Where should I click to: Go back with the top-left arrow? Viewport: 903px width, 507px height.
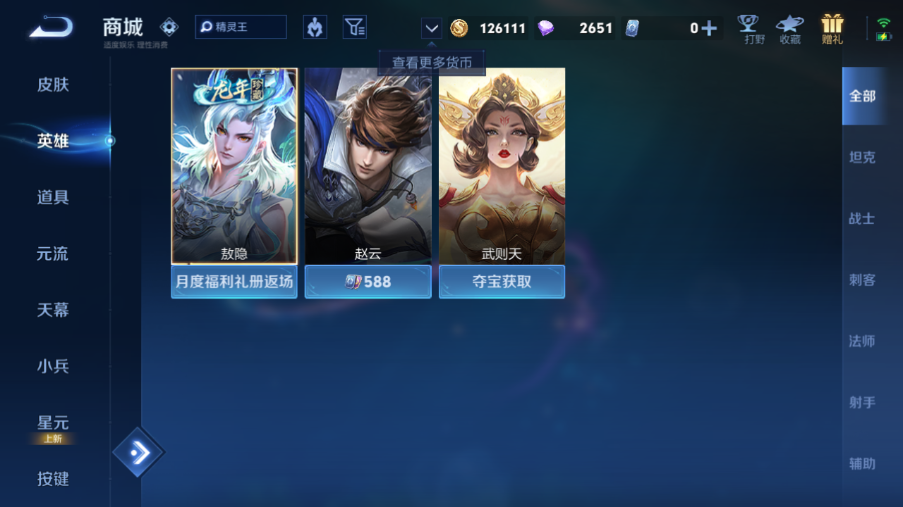pos(49,27)
